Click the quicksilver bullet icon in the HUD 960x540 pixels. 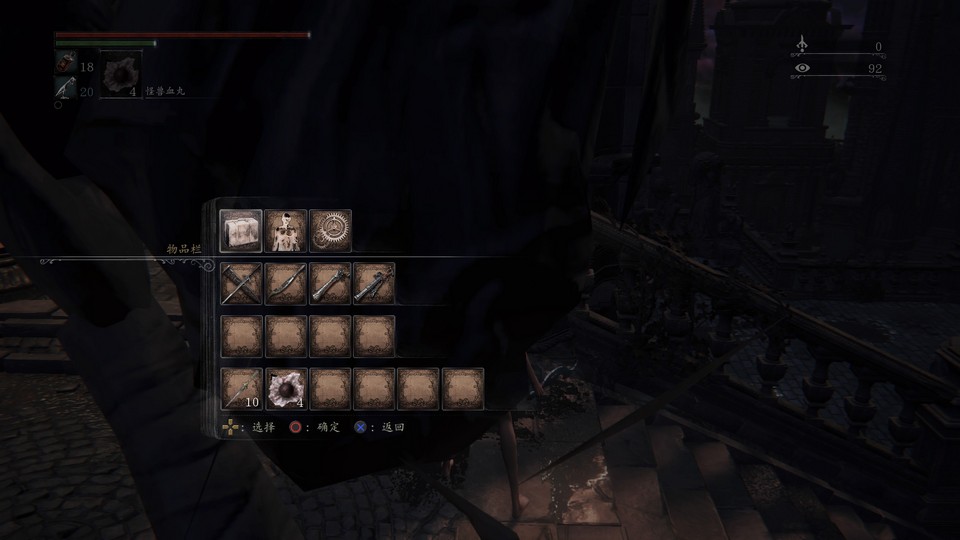click(x=65, y=89)
